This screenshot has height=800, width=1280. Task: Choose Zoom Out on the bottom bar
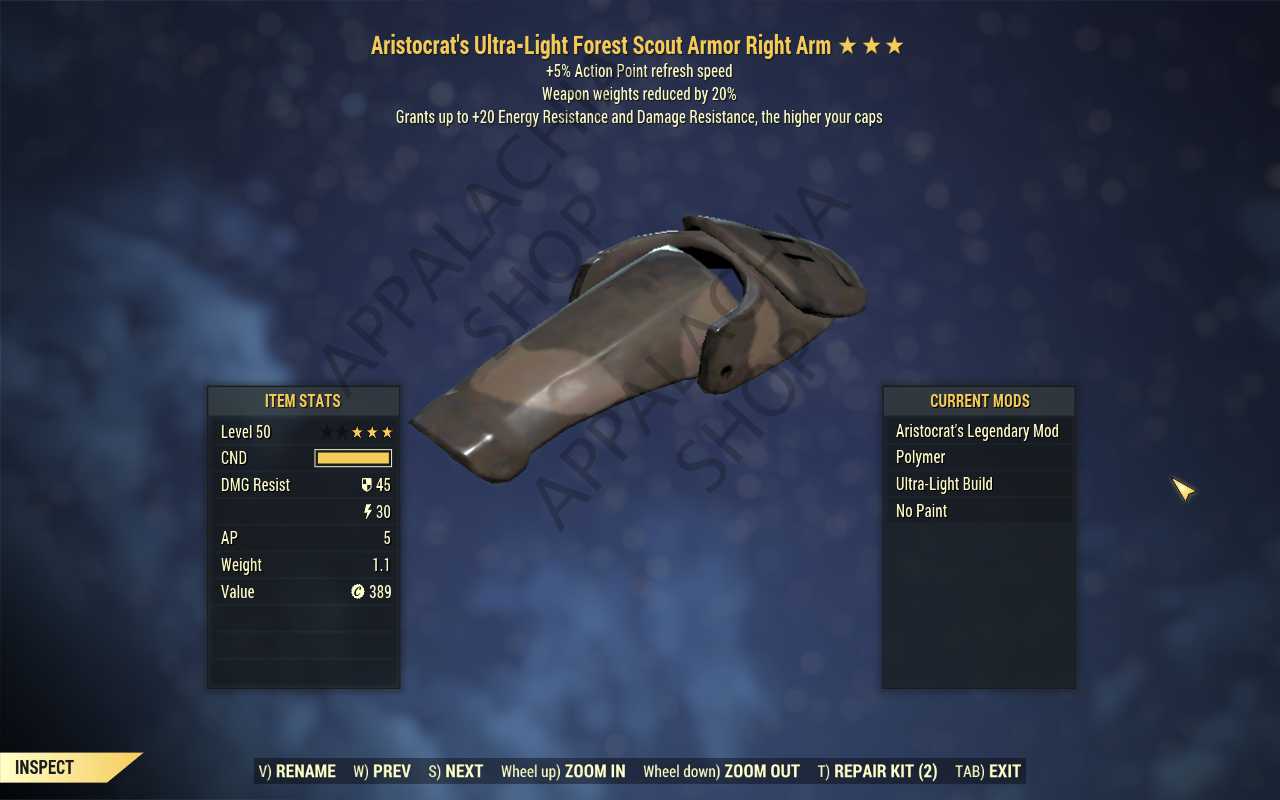click(x=721, y=771)
